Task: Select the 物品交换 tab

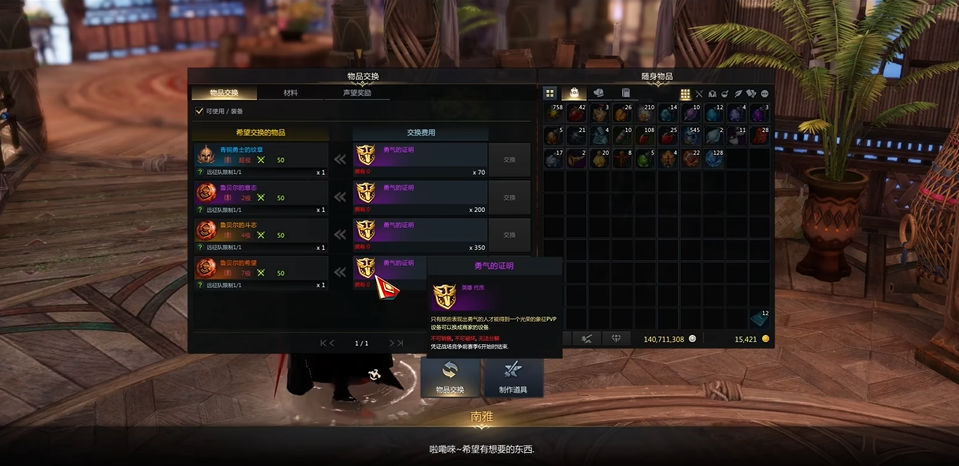Action: [x=225, y=93]
